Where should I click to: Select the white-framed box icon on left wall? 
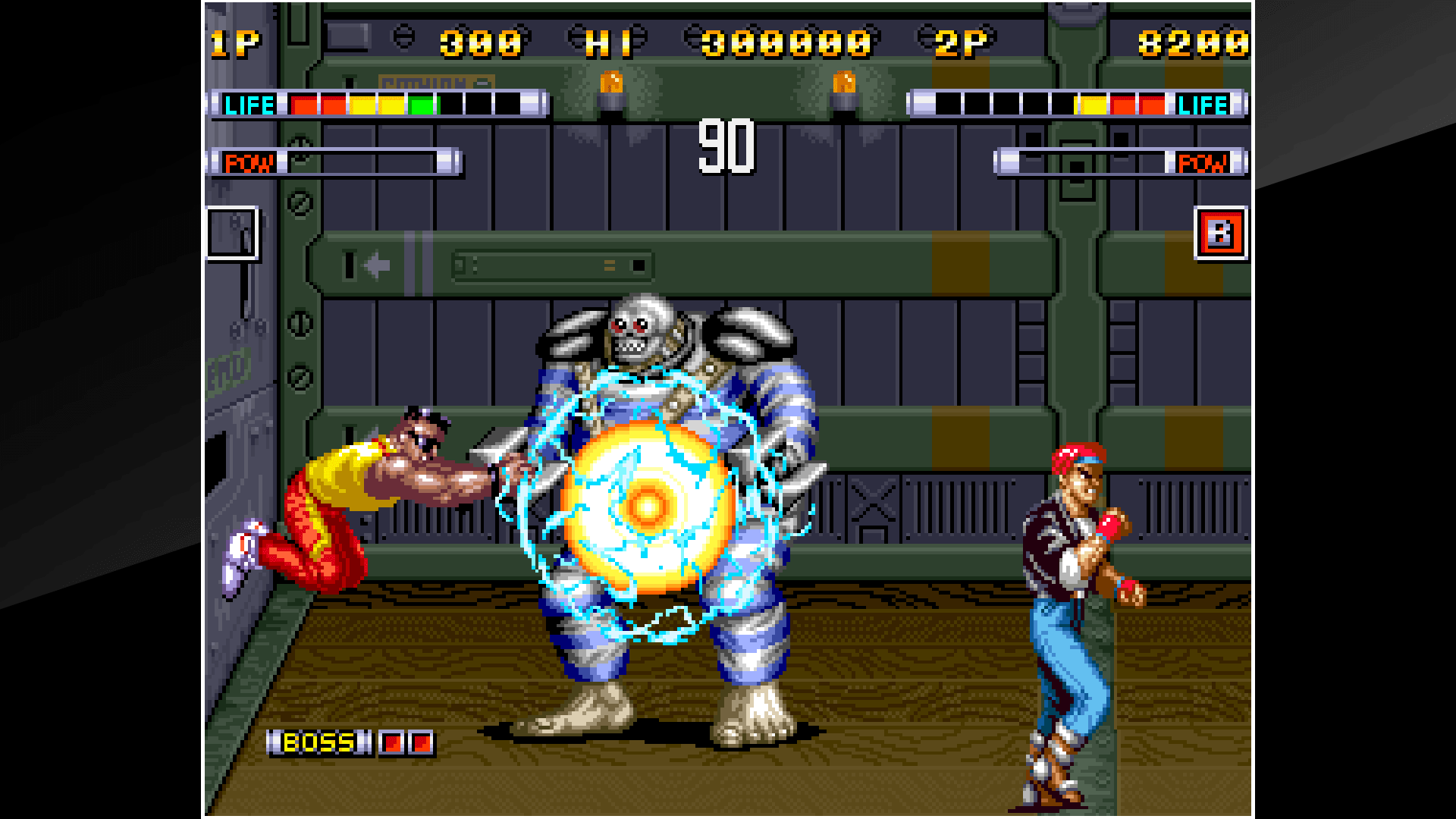231,234
